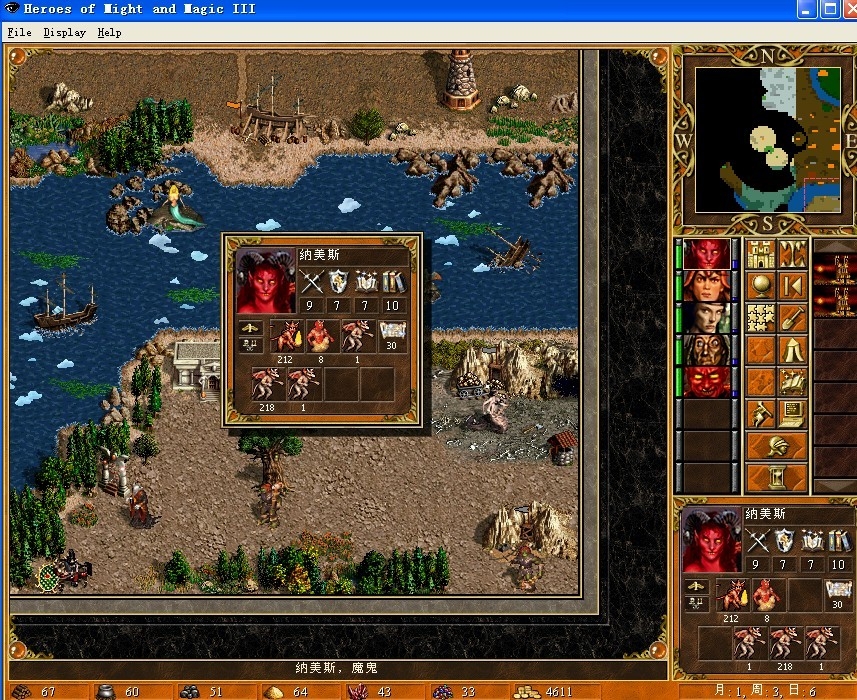Switch view with the underground/surface button
This screenshot has width=857, height=700.
(x=794, y=254)
